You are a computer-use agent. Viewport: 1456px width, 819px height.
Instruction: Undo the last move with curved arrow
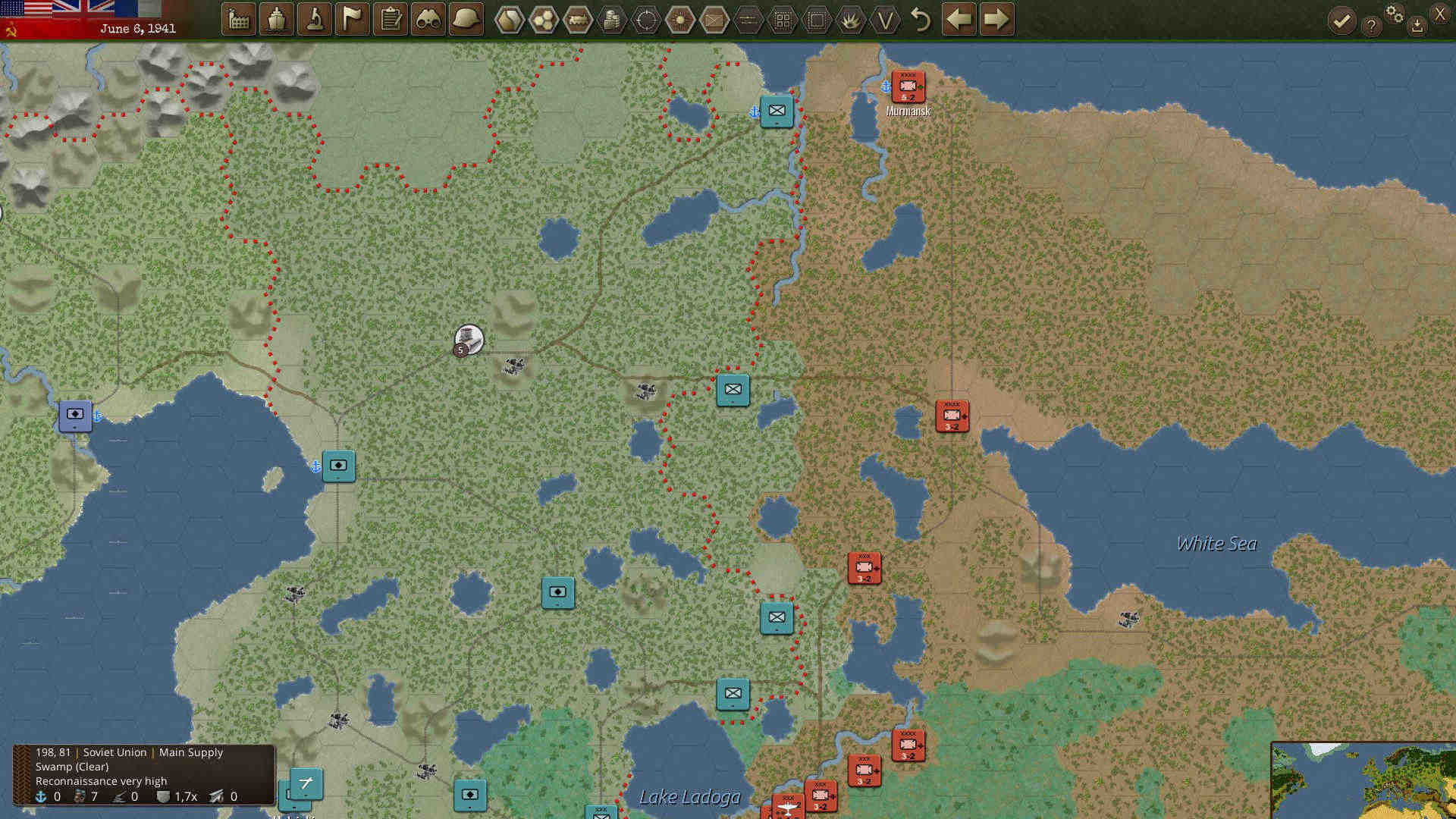click(921, 20)
